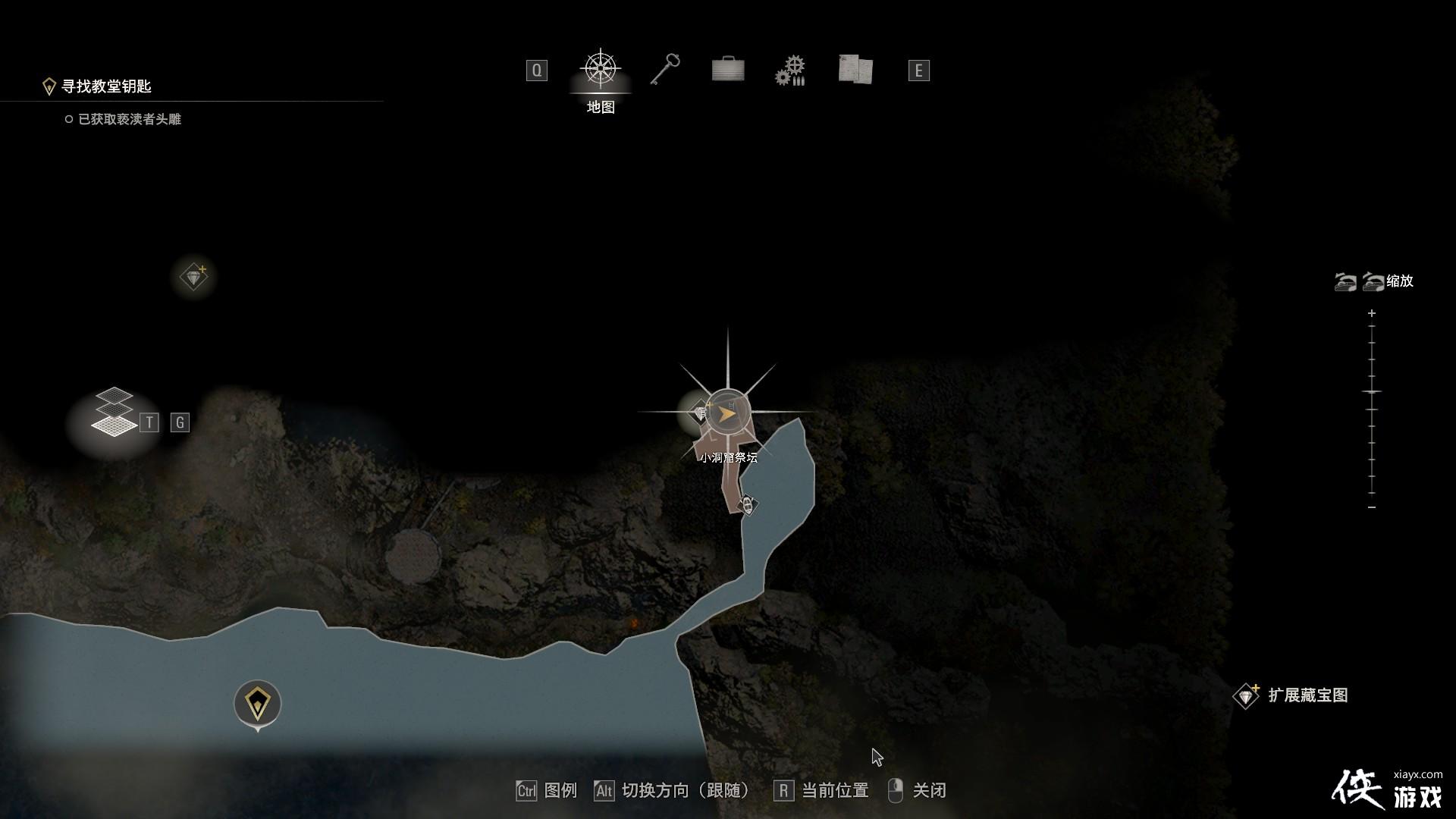Click the E next-tab key prompt
1456x819 pixels.
pyautogui.click(x=918, y=70)
